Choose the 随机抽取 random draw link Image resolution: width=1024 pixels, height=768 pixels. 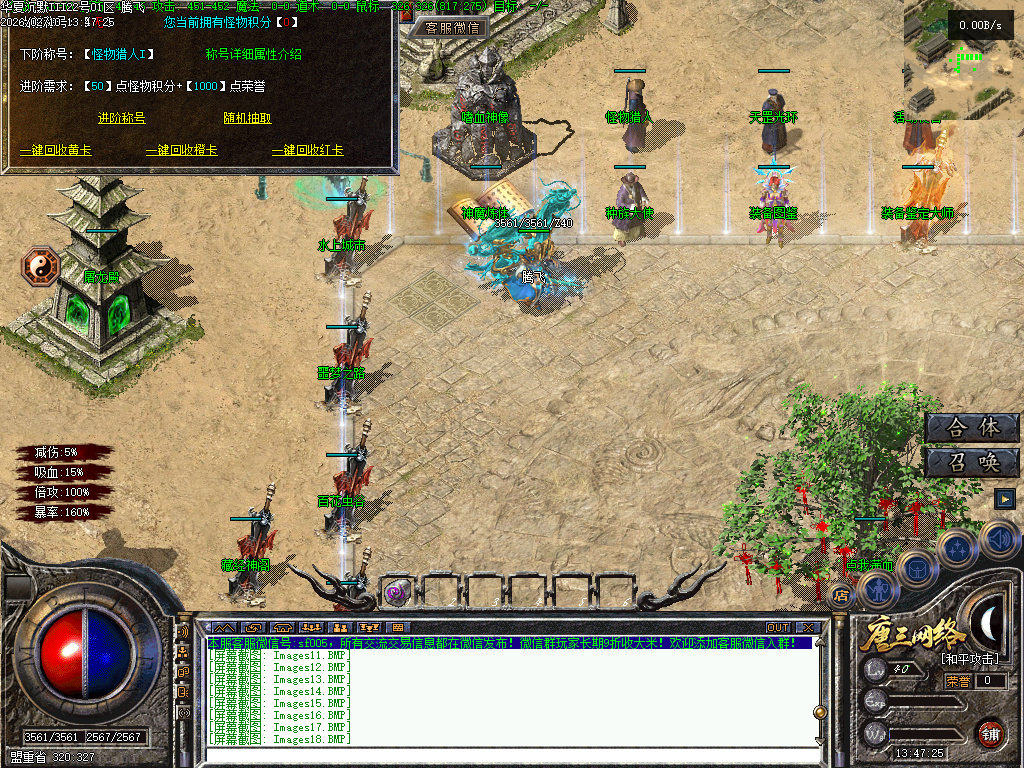pyautogui.click(x=247, y=118)
